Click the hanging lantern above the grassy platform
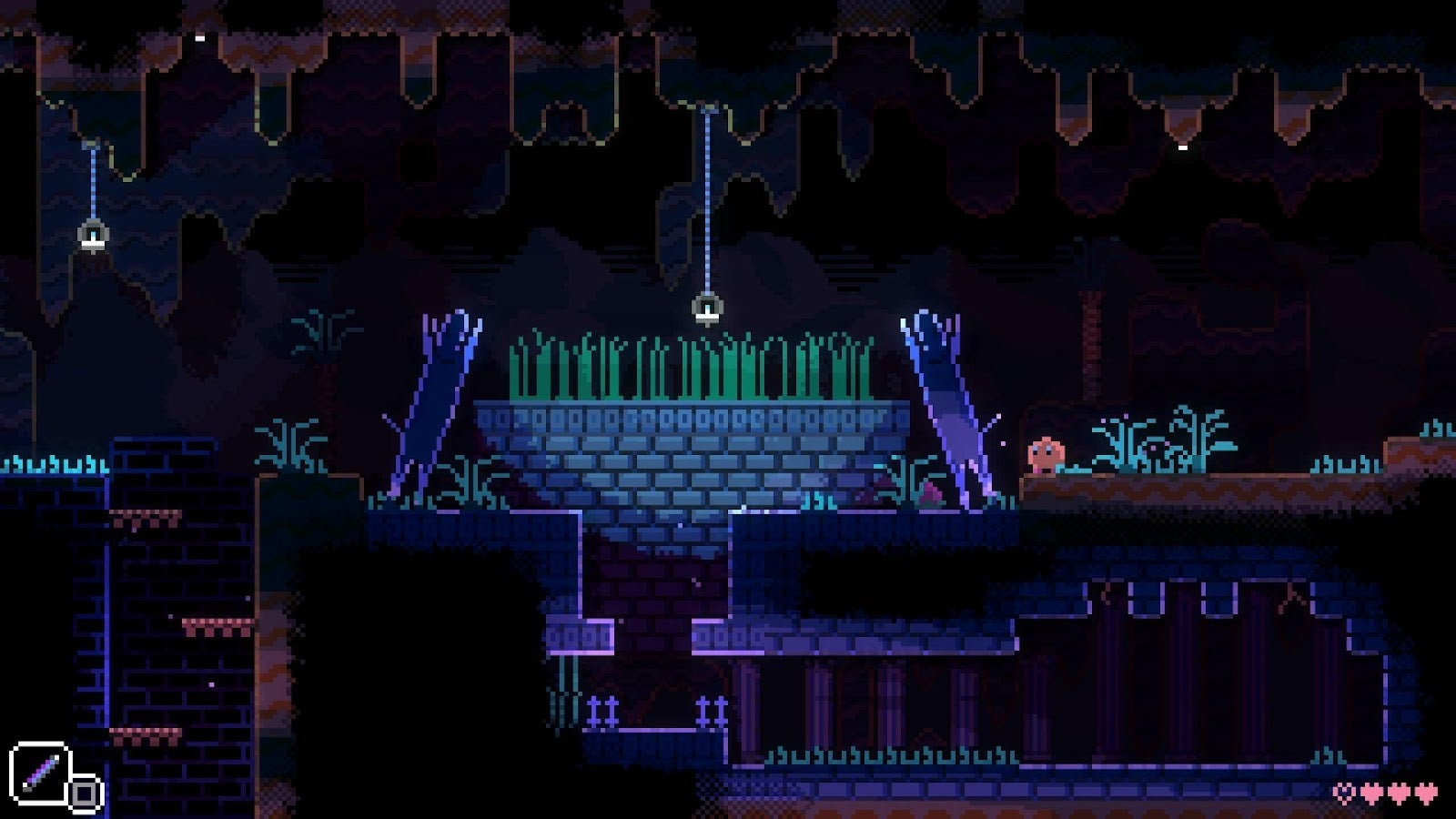Screen dimensions: 1456x819 [707, 309]
